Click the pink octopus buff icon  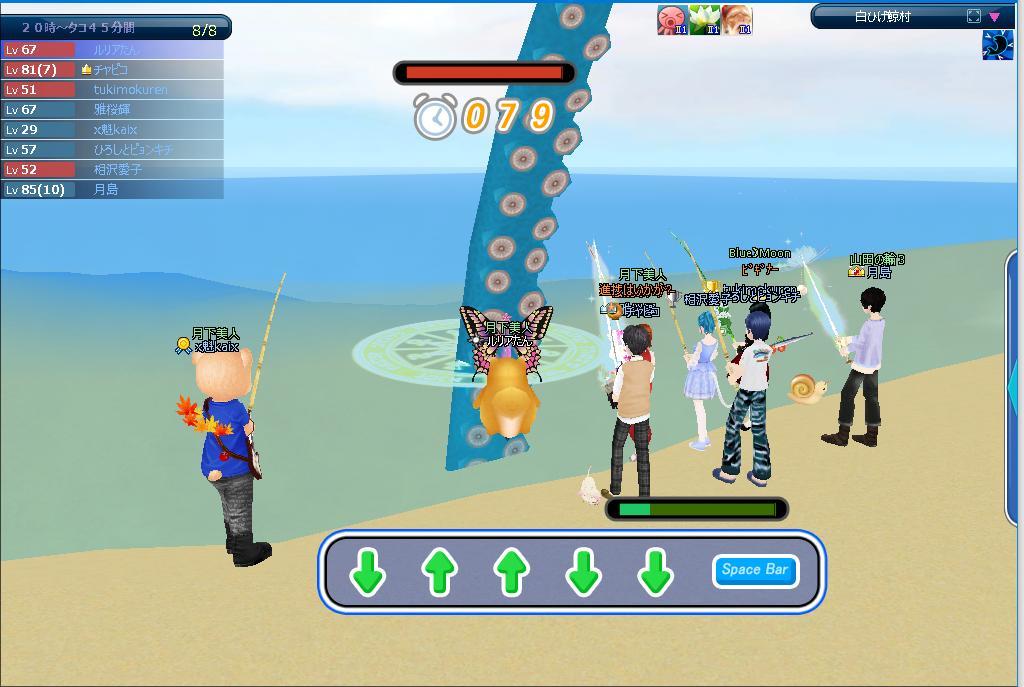672,20
